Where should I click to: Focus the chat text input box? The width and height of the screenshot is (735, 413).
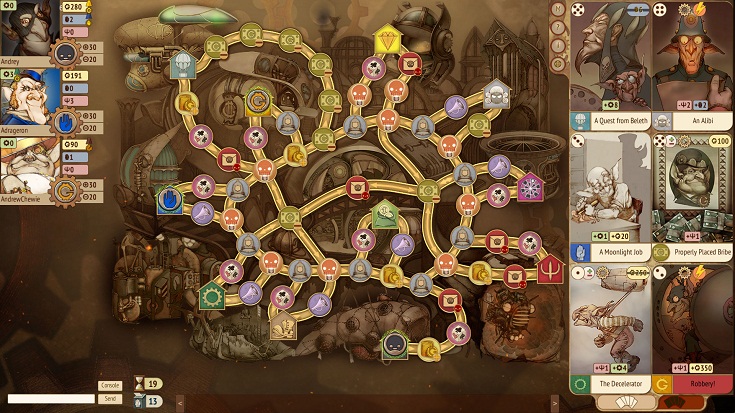pyautogui.click(x=48, y=398)
